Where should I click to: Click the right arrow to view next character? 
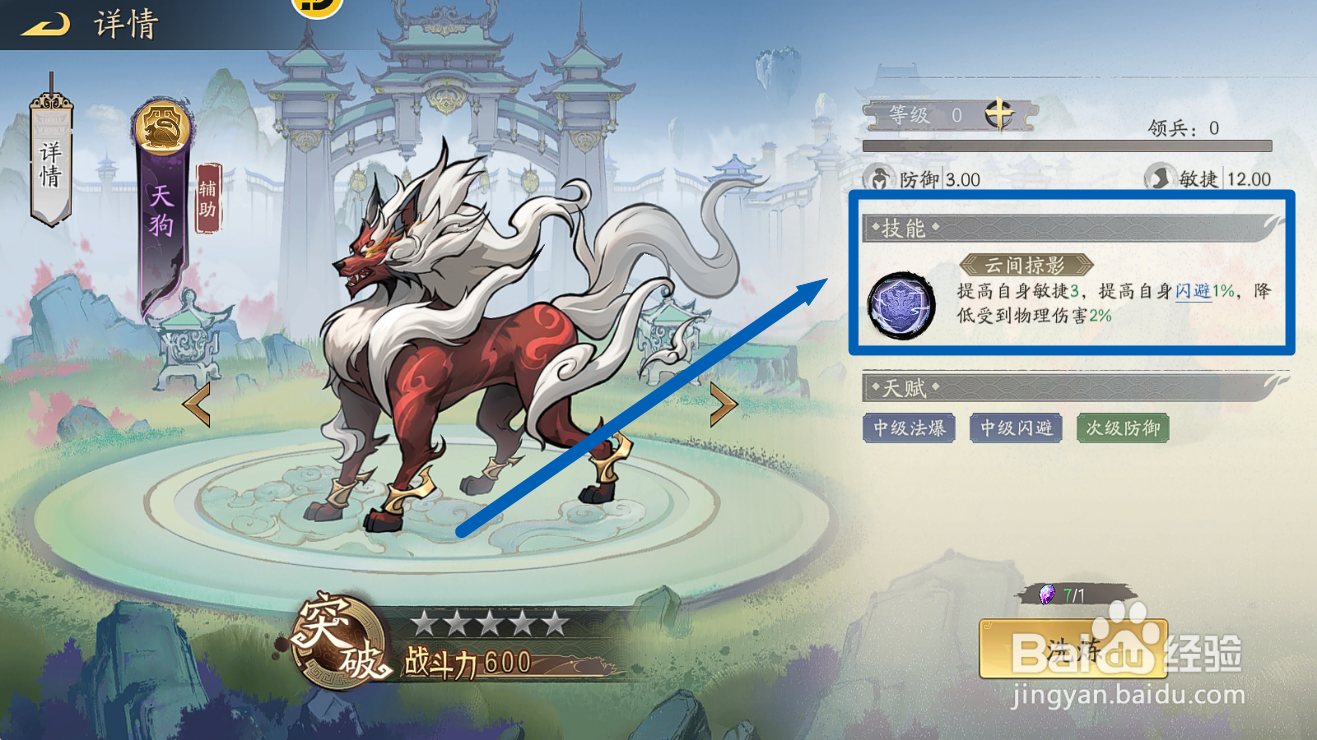pyautogui.click(x=724, y=404)
